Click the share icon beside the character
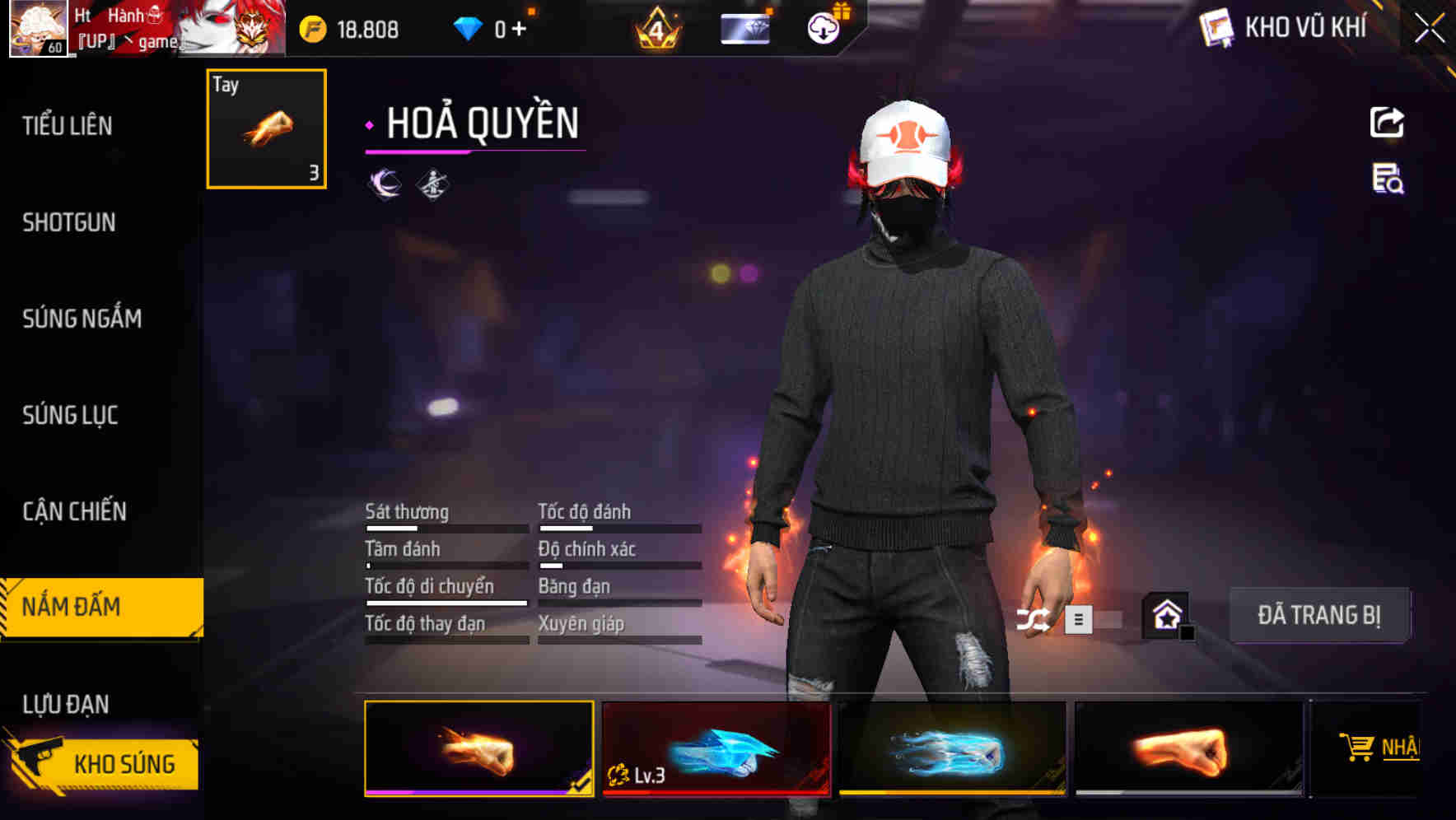Screen dimensions: 1456x820 [x=1386, y=122]
